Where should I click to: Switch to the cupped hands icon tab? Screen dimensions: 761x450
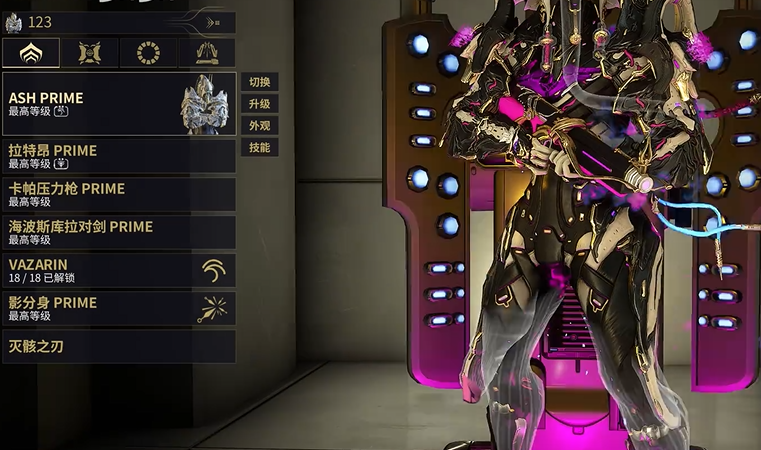coord(207,53)
